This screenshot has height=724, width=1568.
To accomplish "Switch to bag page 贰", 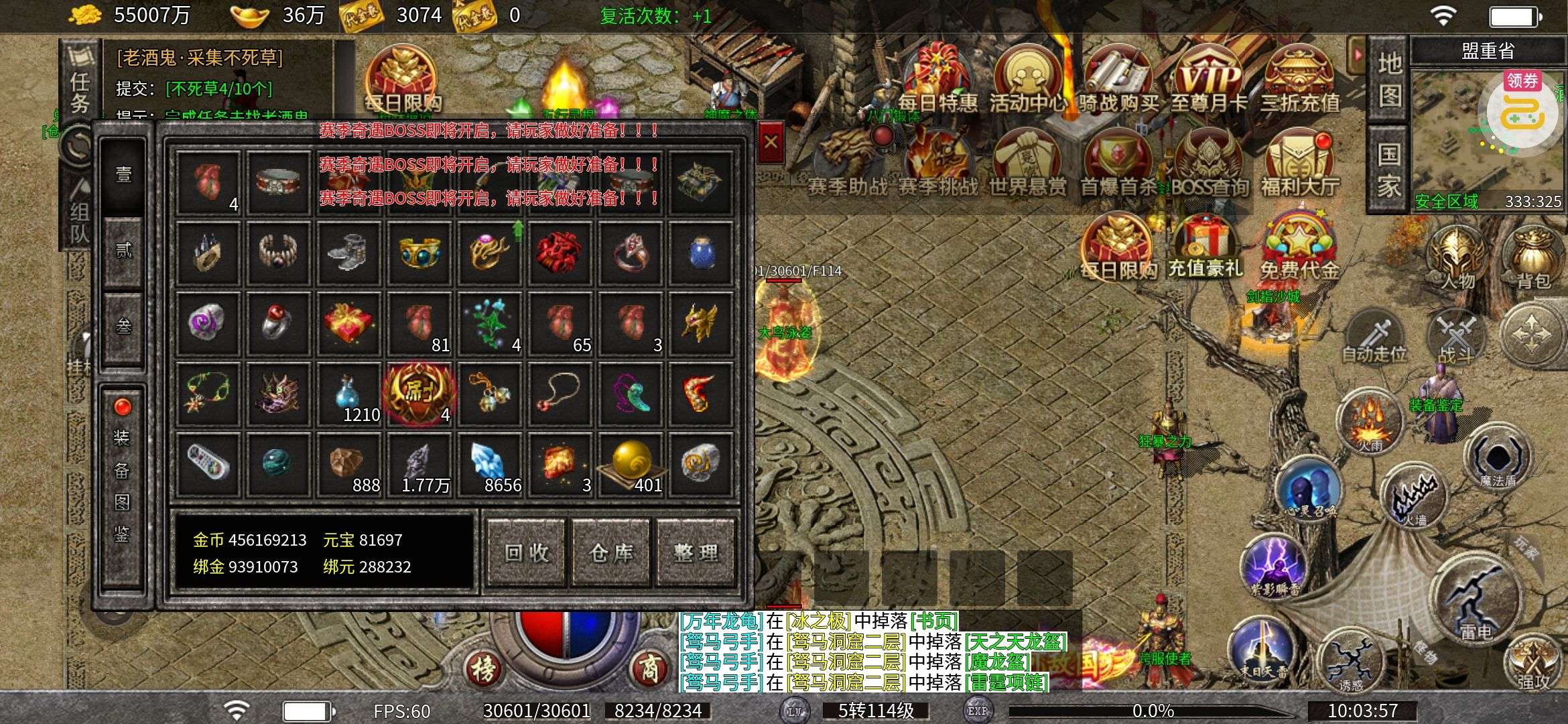I will point(124,251).
